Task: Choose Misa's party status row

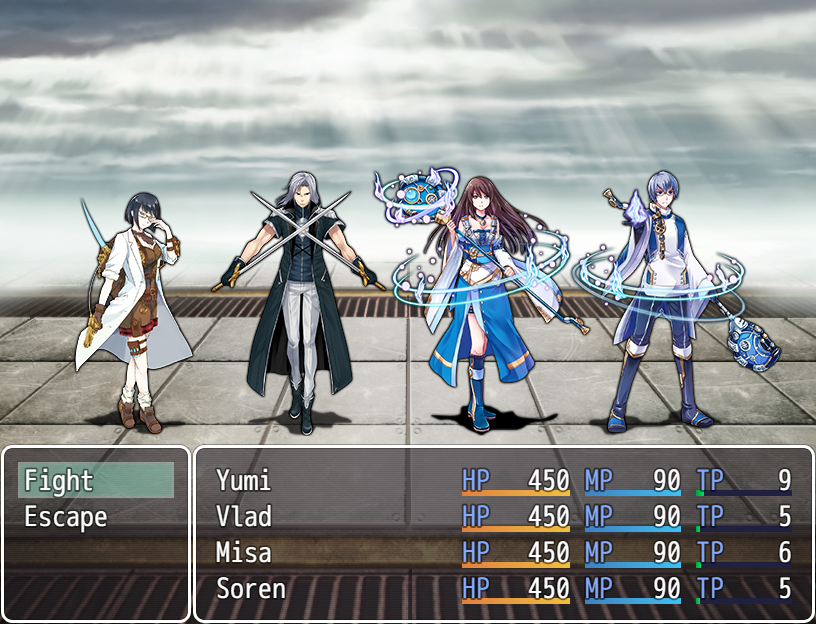Action: click(503, 553)
